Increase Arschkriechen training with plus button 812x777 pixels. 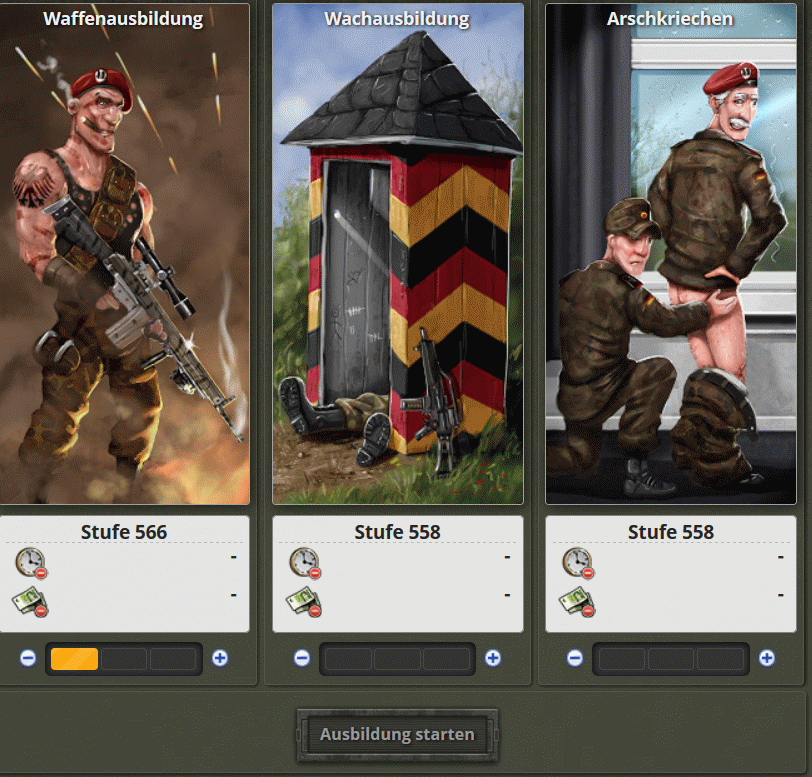(766, 658)
